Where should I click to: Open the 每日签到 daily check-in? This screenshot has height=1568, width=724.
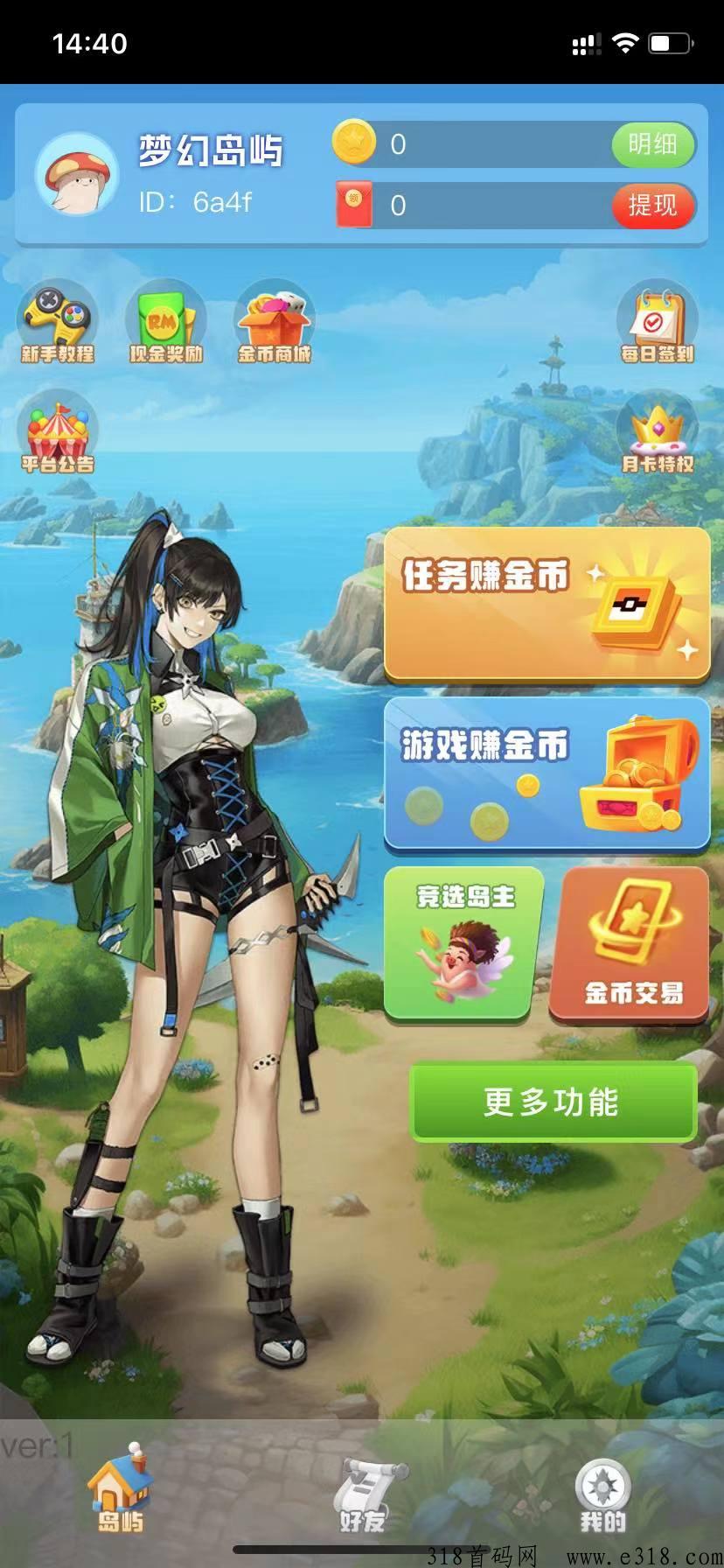657,325
